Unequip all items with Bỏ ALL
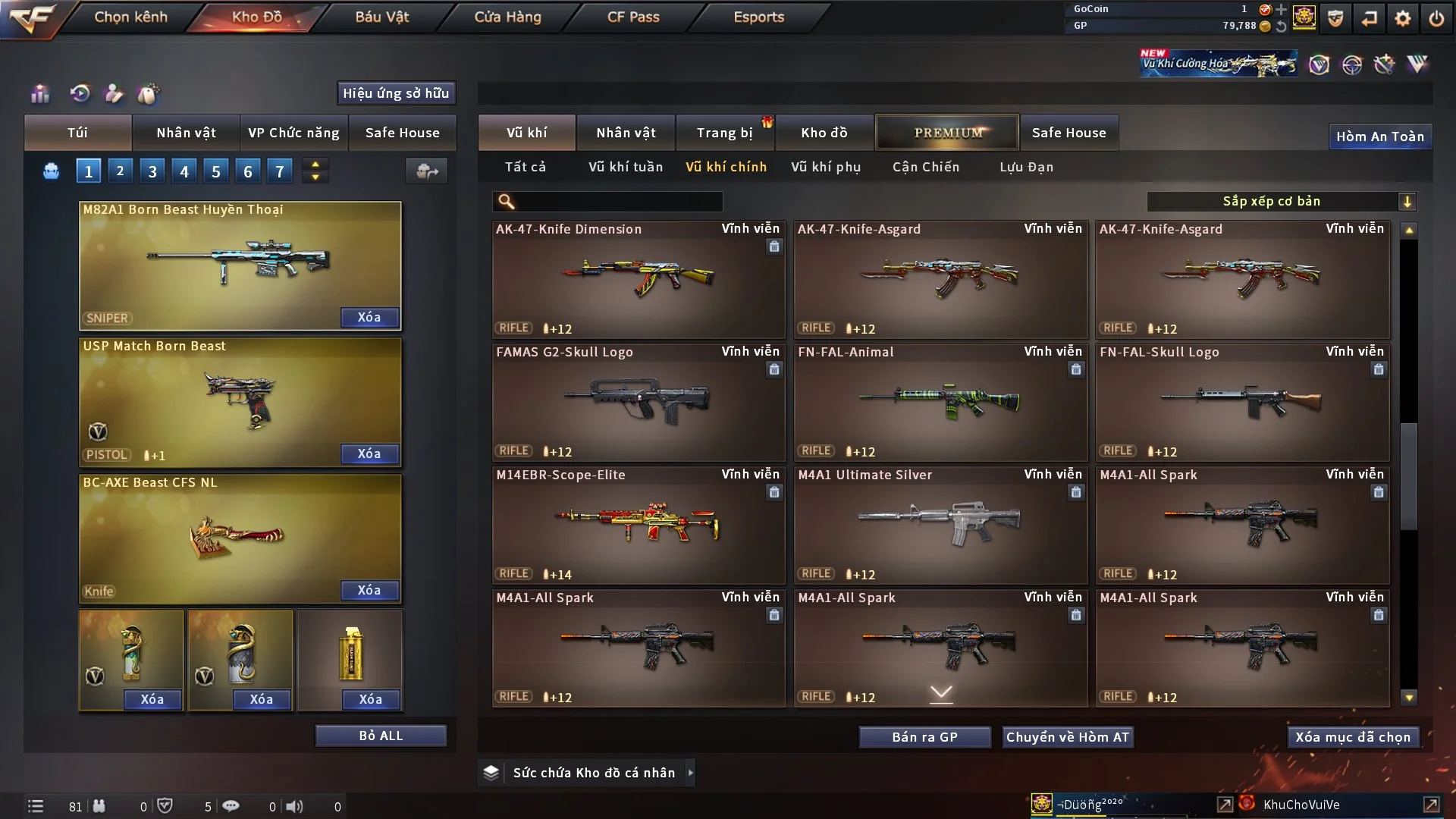1456x819 pixels. [381, 736]
